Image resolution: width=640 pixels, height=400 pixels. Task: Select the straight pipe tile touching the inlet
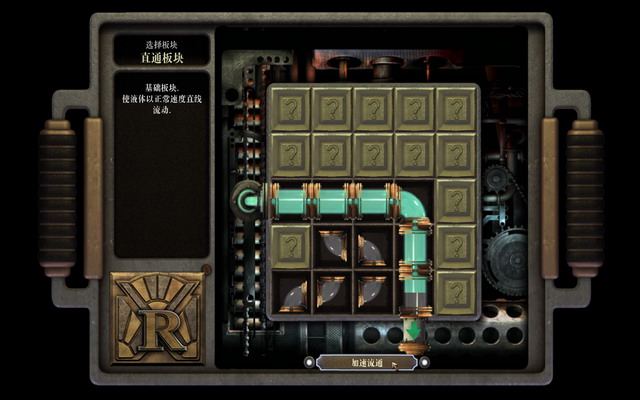(290, 201)
